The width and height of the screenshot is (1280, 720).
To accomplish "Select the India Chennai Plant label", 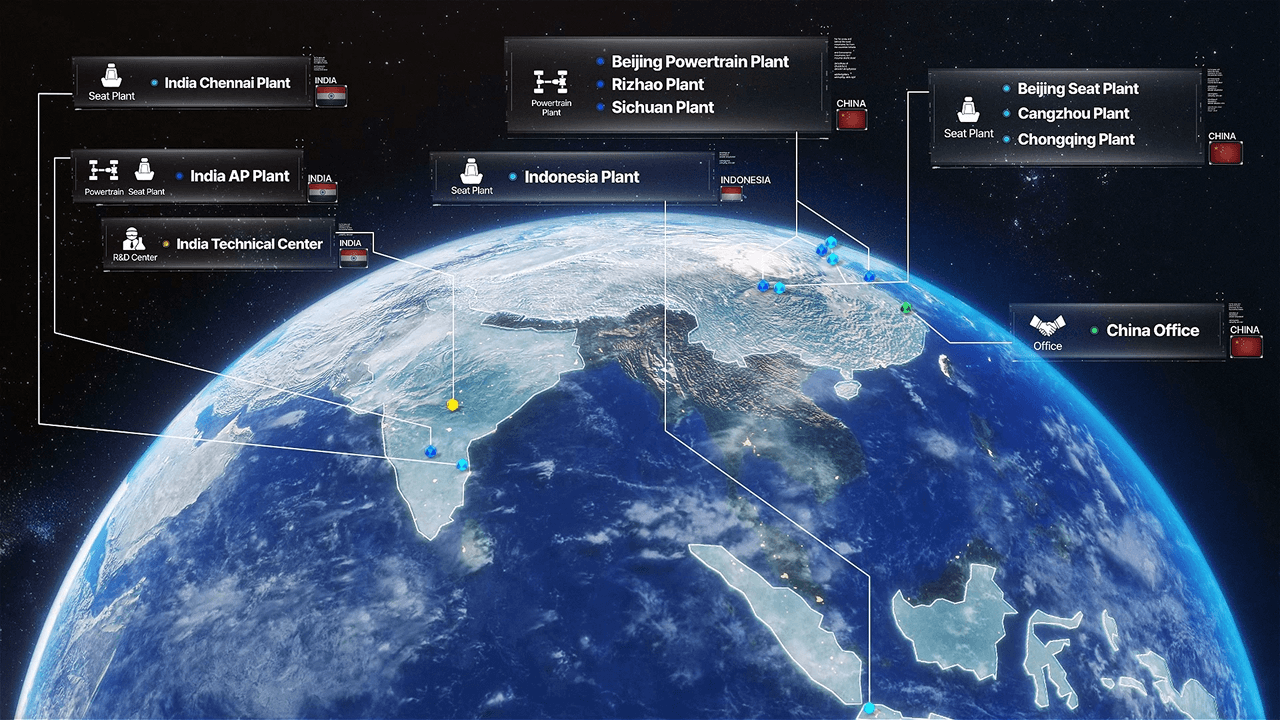I will click(x=227, y=83).
